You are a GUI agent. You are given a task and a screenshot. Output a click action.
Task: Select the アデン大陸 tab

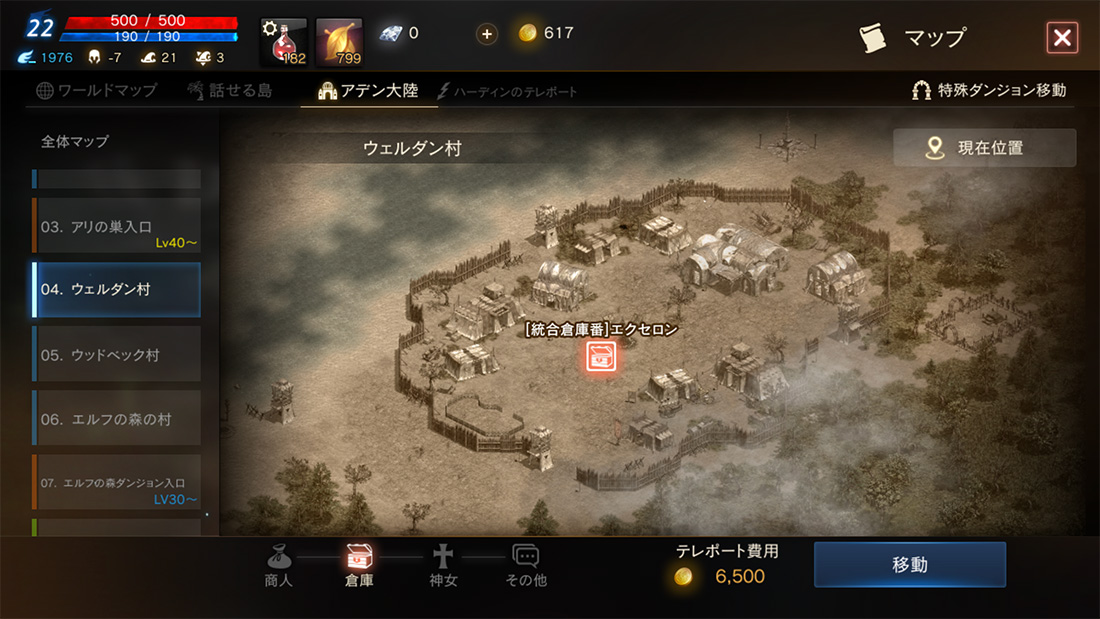click(369, 91)
